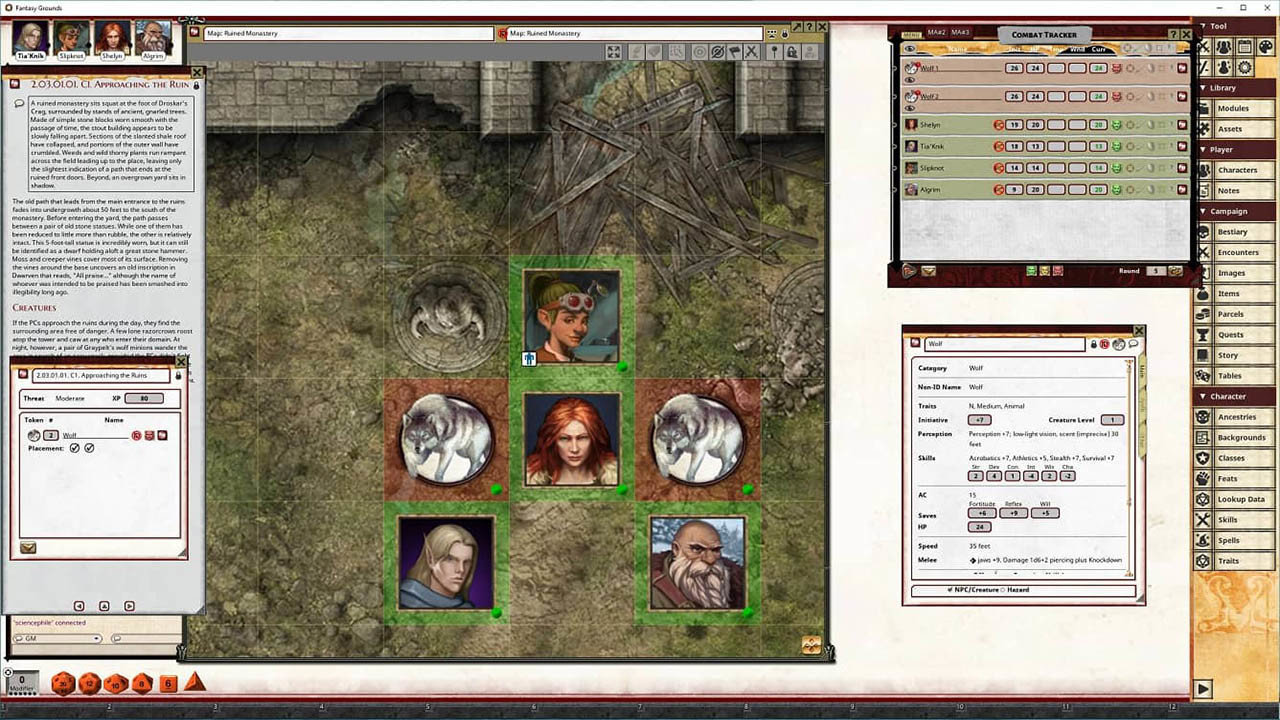Click the target pointer icon on the map toolbar
1280x720 pixels.
pyautogui.click(x=698, y=51)
